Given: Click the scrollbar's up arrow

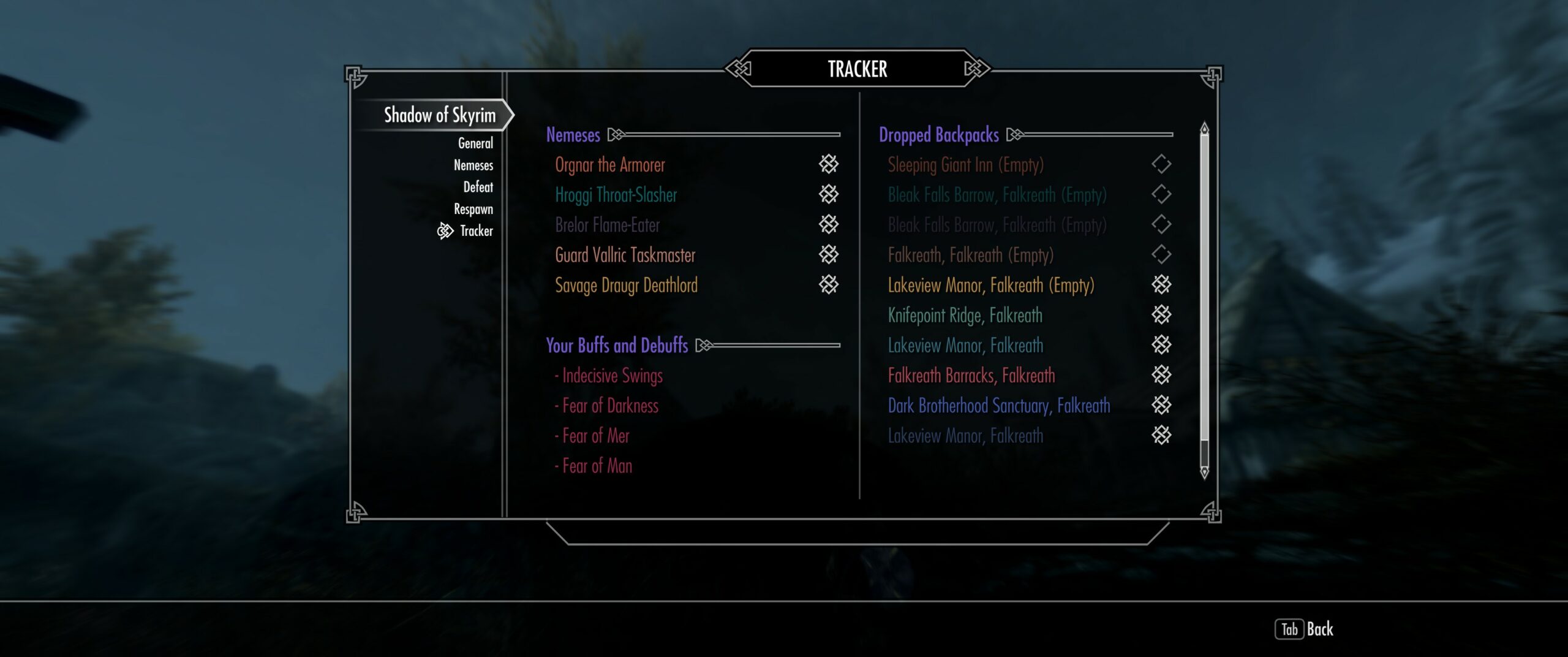Looking at the screenshot, I should 1204,127.
